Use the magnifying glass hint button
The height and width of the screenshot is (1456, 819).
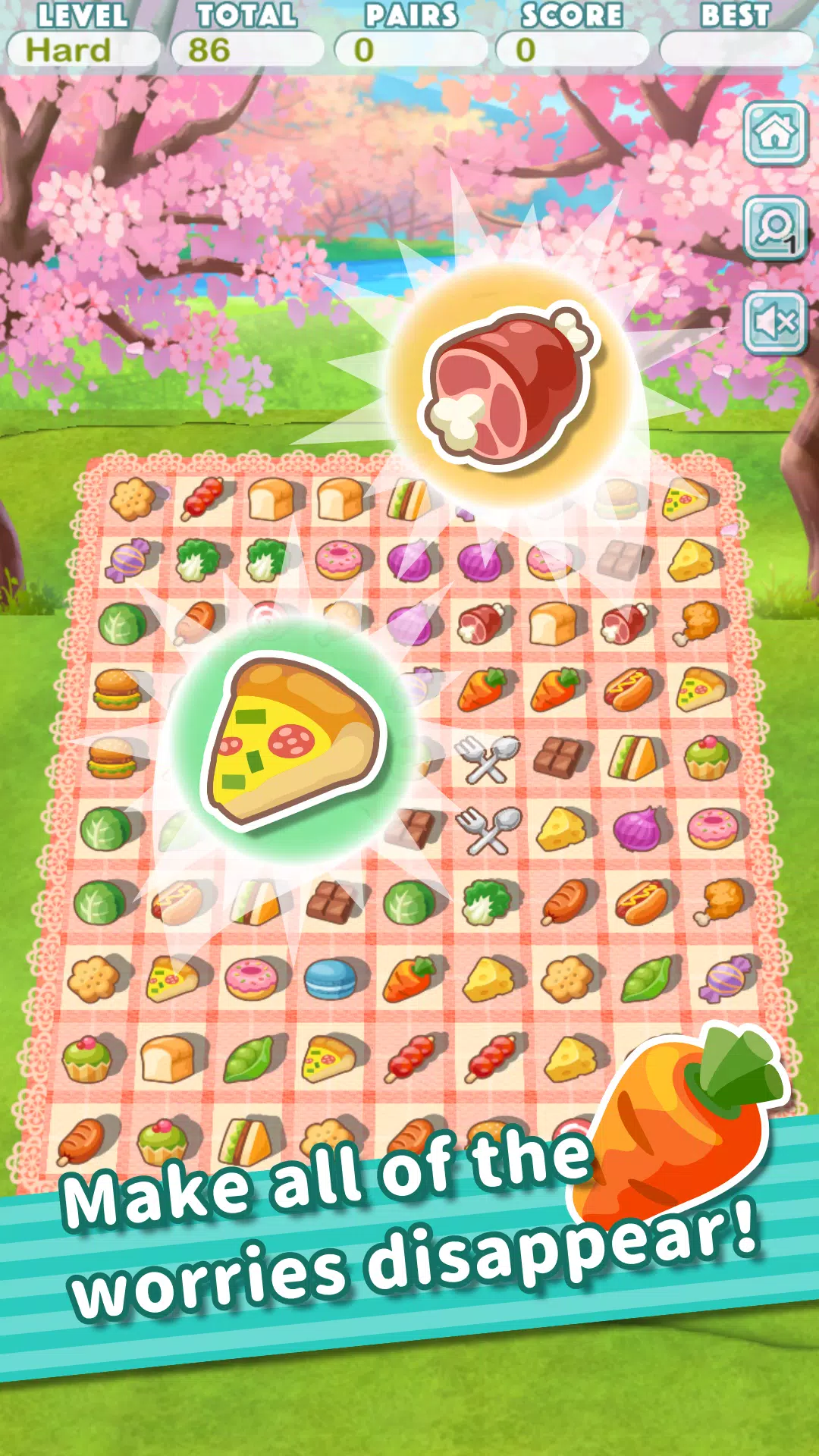click(774, 227)
